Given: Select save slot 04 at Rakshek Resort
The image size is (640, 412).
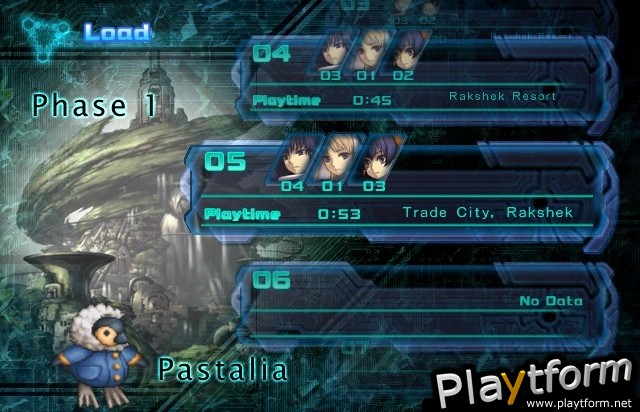Looking at the screenshot, I should coord(420,77).
